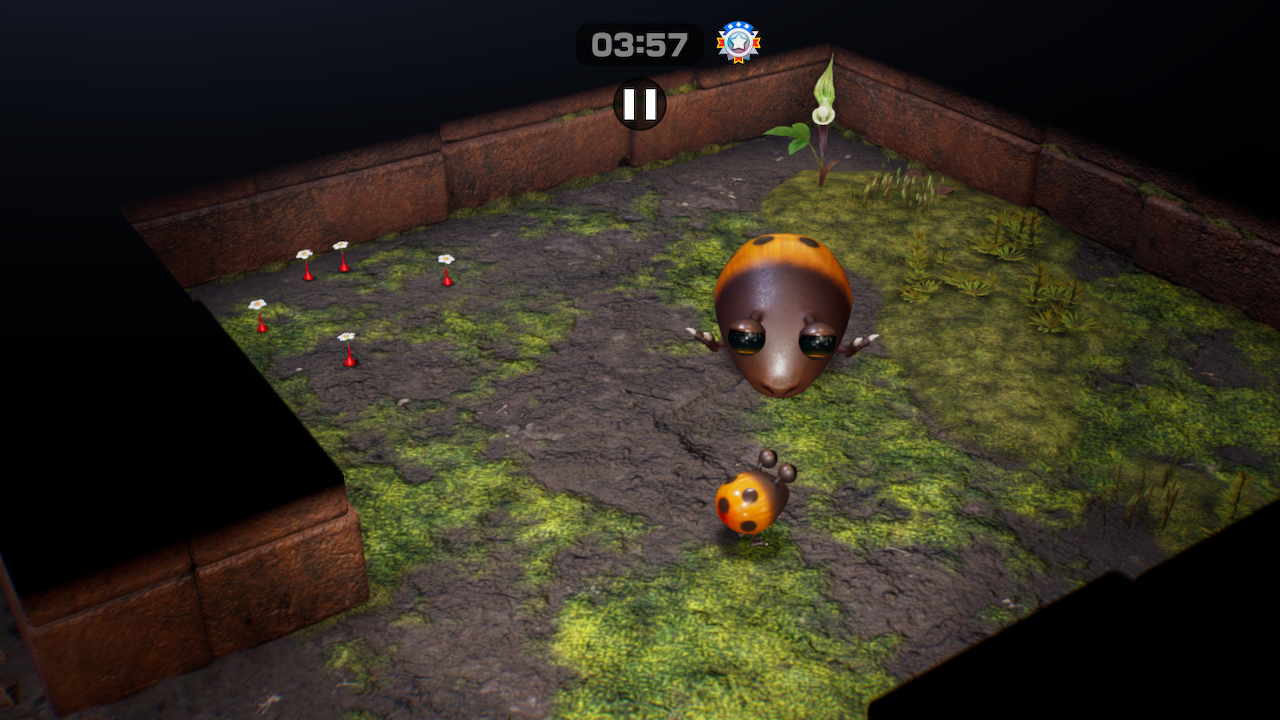The height and width of the screenshot is (720, 1280).
Task: Click the star medal badge icon
Action: click(x=738, y=42)
